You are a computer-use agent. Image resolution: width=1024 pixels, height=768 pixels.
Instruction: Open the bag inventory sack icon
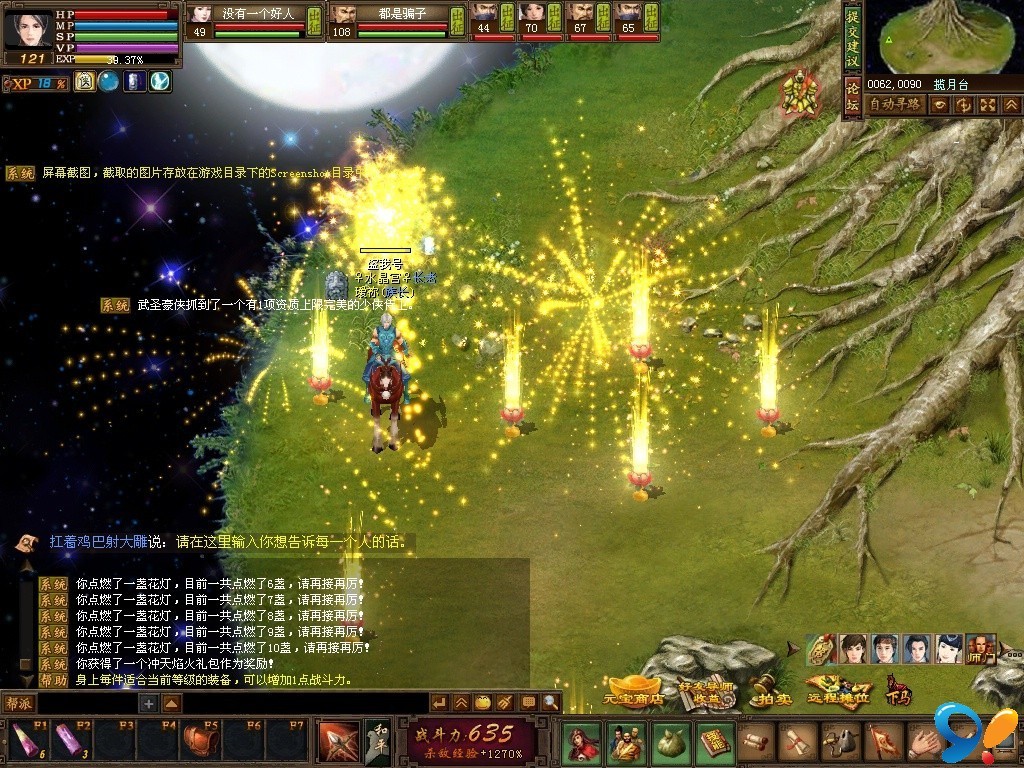coord(671,742)
